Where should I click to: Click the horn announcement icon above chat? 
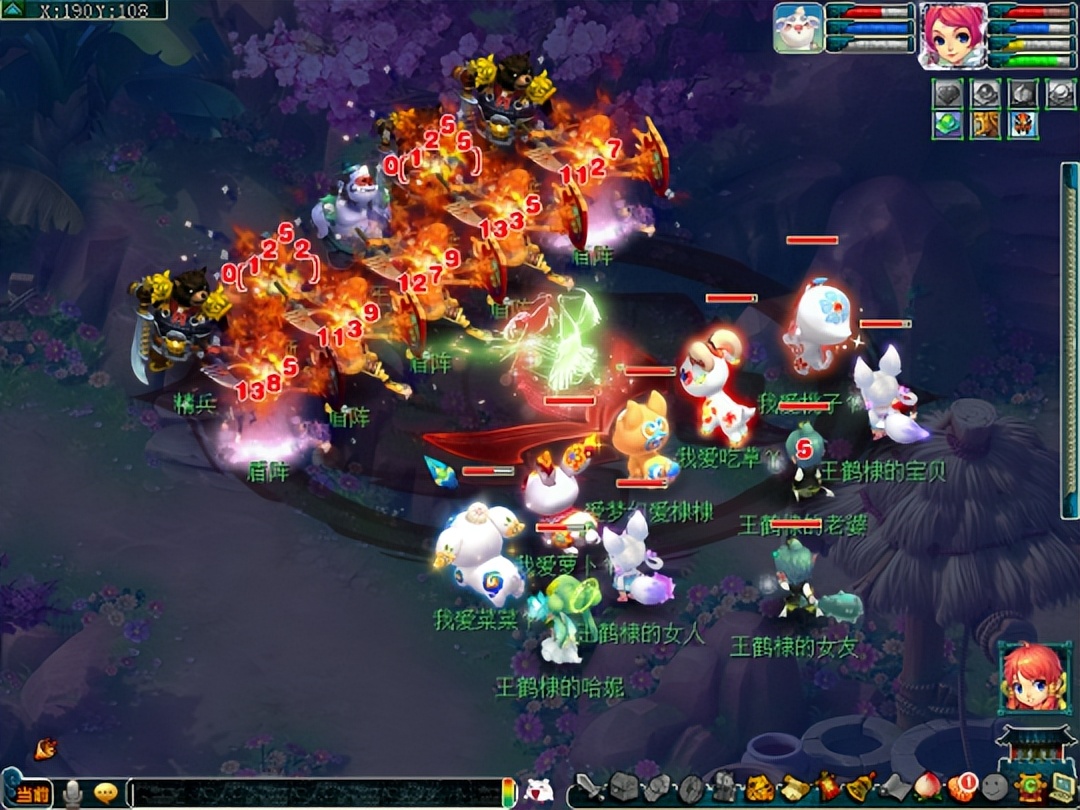pyautogui.click(x=45, y=748)
